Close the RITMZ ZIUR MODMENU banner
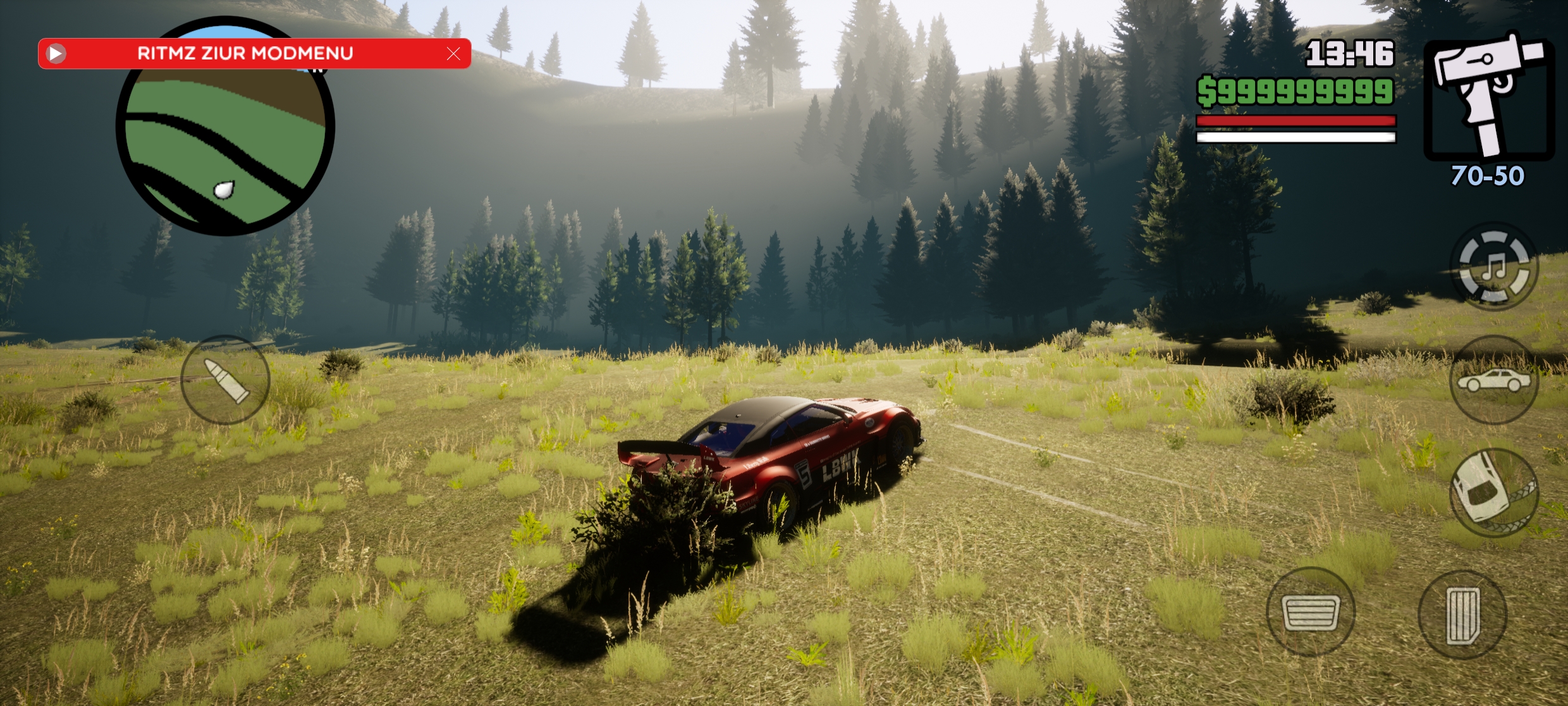The height and width of the screenshot is (706, 1568). pyautogui.click(x=453, y=54)
